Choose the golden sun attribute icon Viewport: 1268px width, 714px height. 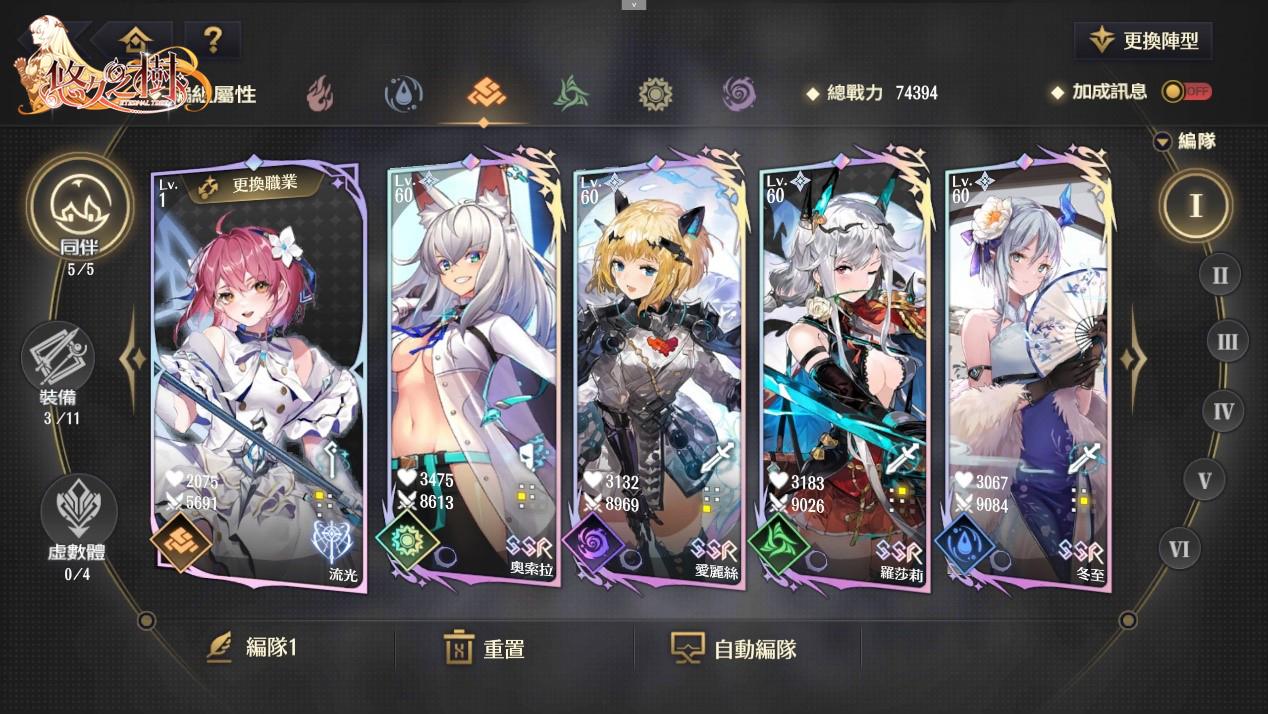655,94
